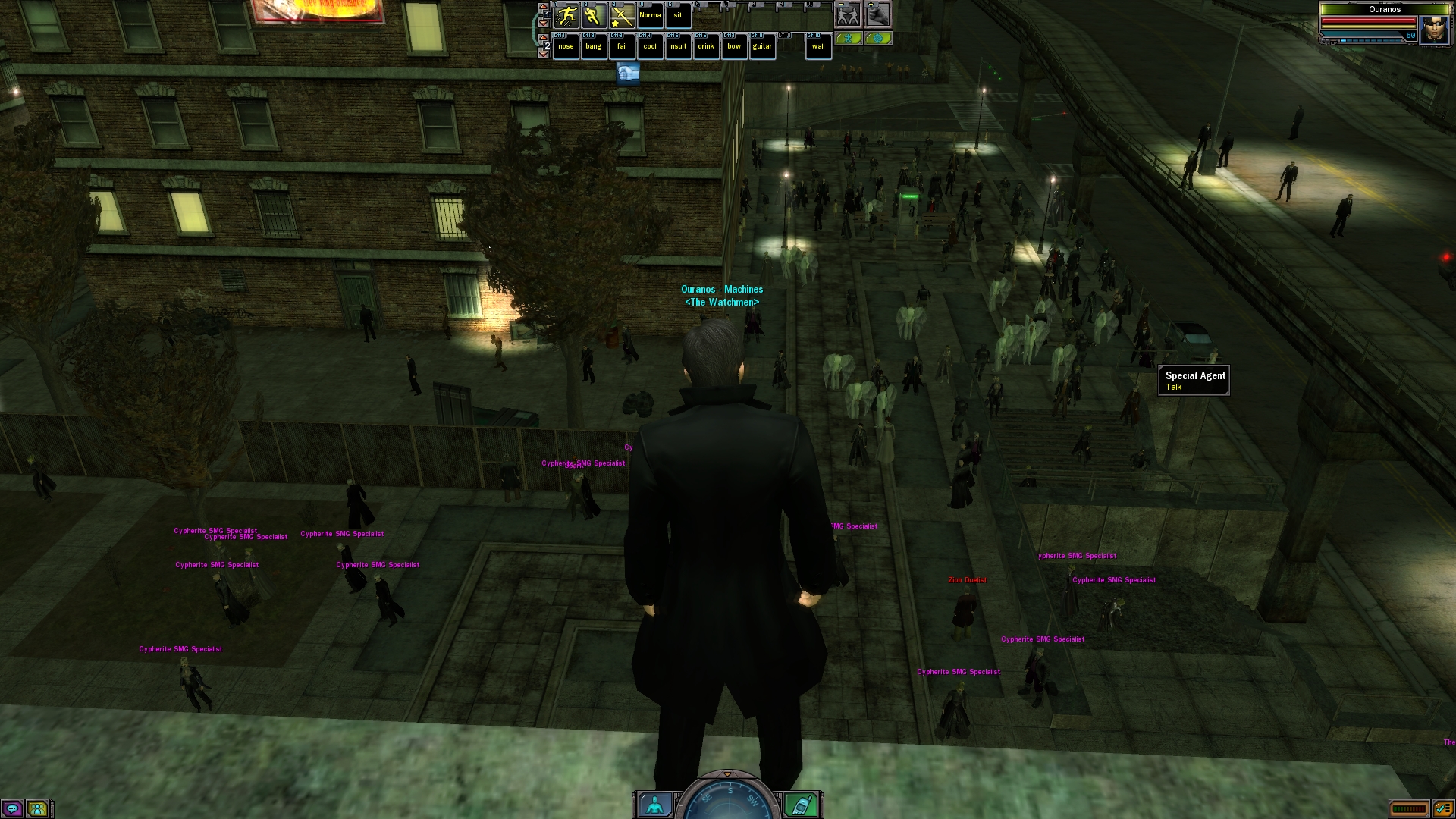
Task: Use the 'nose' emote slot
Action: point(566,46)
